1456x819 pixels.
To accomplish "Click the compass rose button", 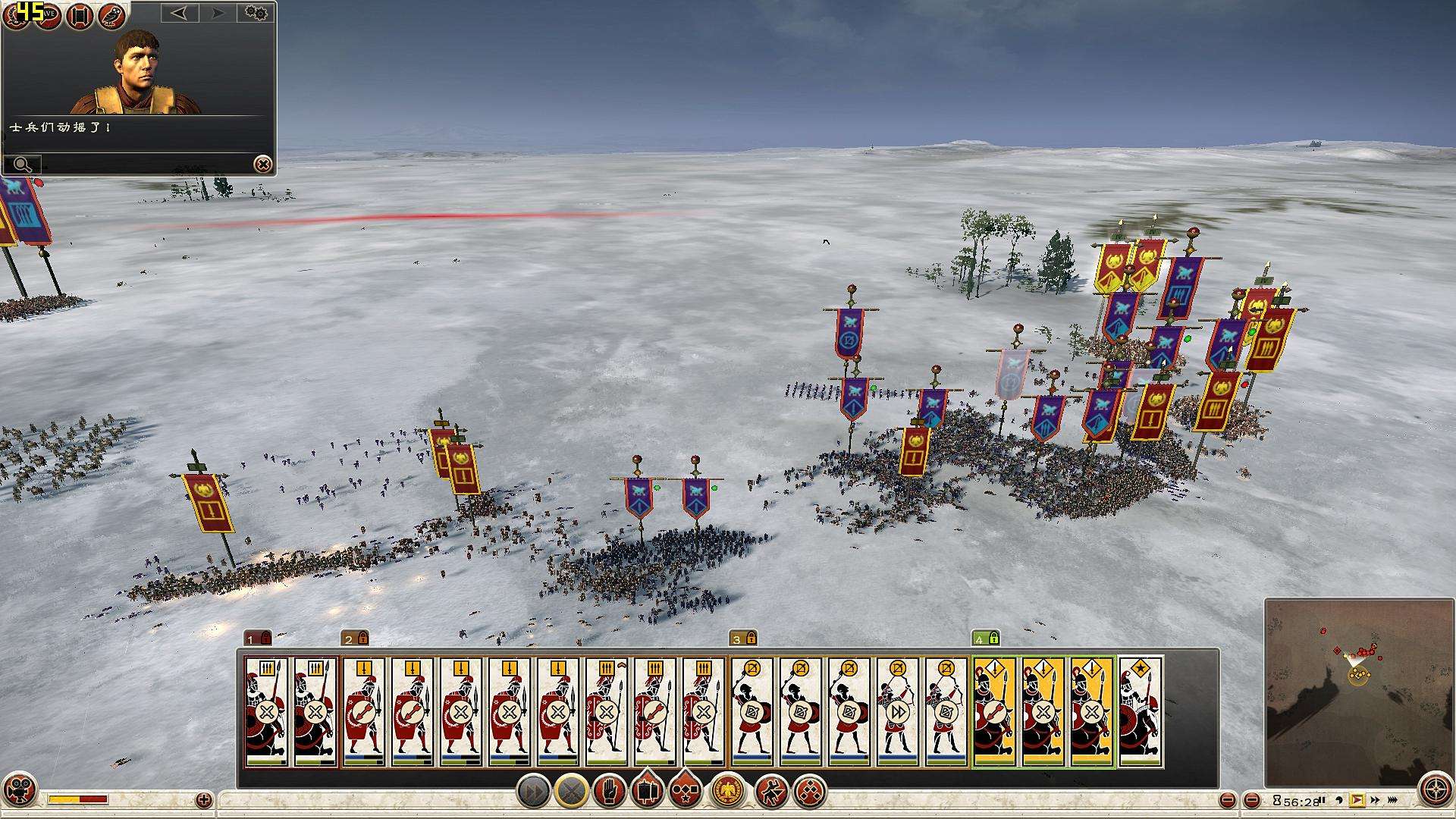I will click(1435, 789).
